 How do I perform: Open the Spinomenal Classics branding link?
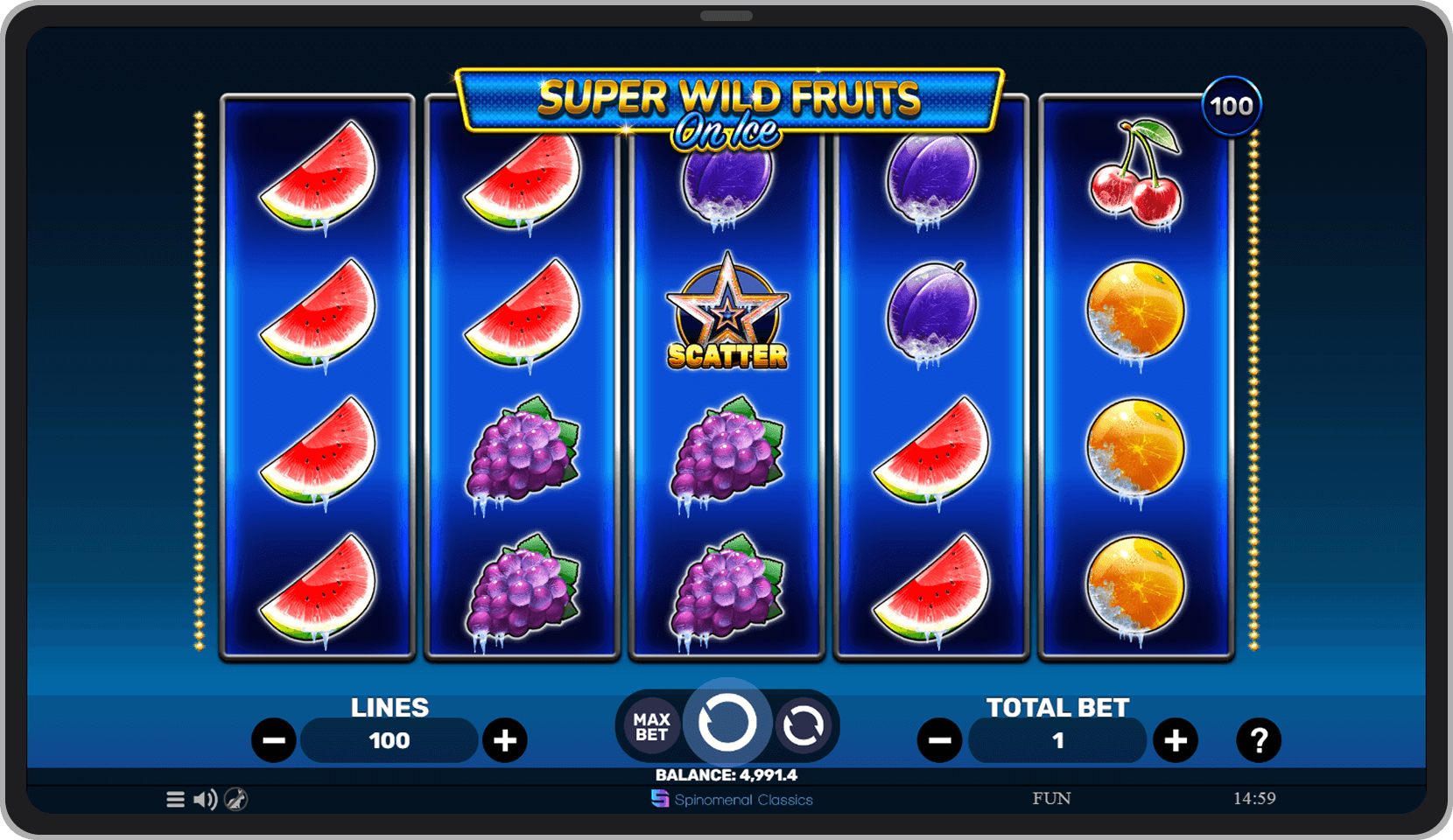[734, 799]
